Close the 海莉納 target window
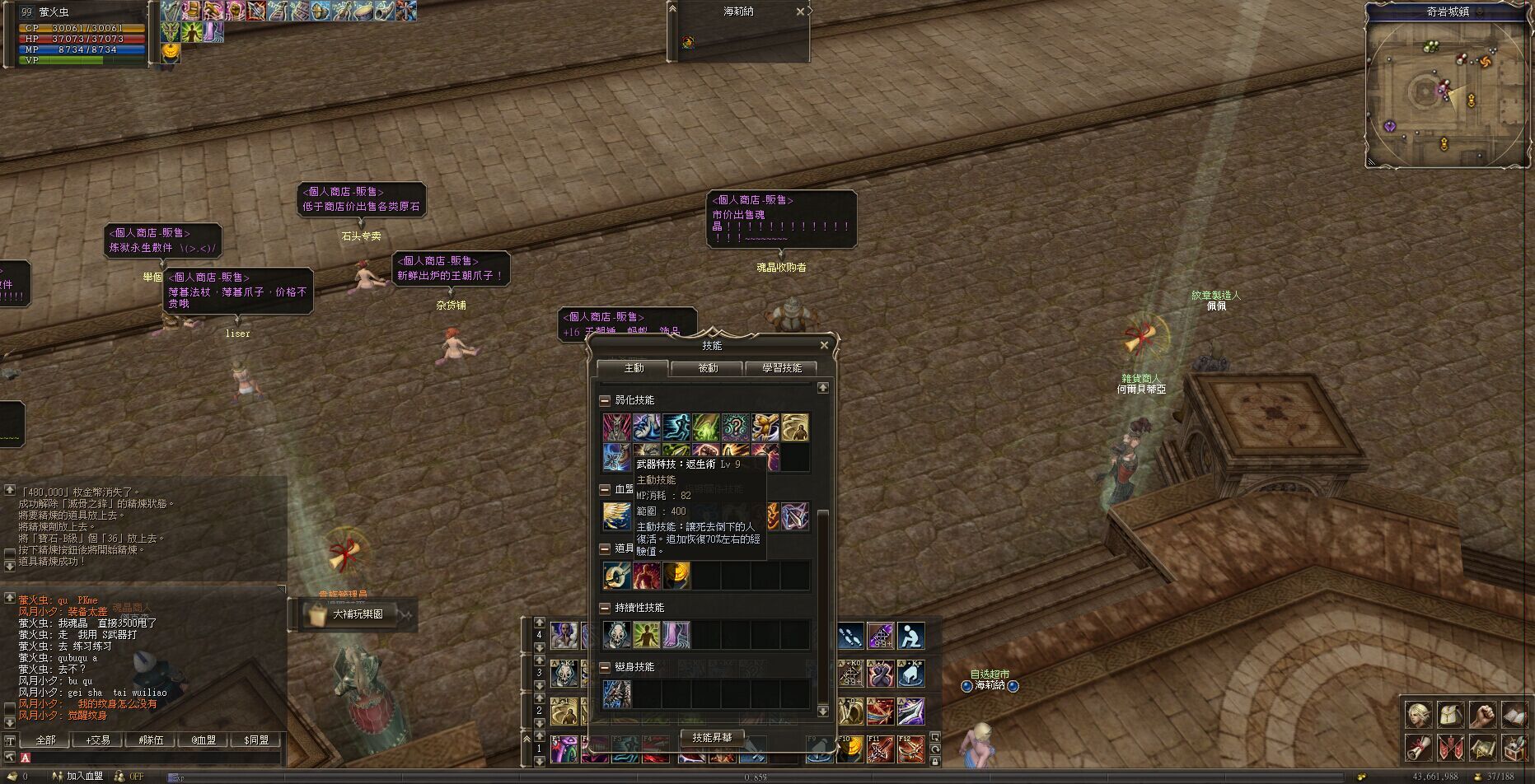The image size is (1535, 784). pyautogui.click(x=800, y=12)
